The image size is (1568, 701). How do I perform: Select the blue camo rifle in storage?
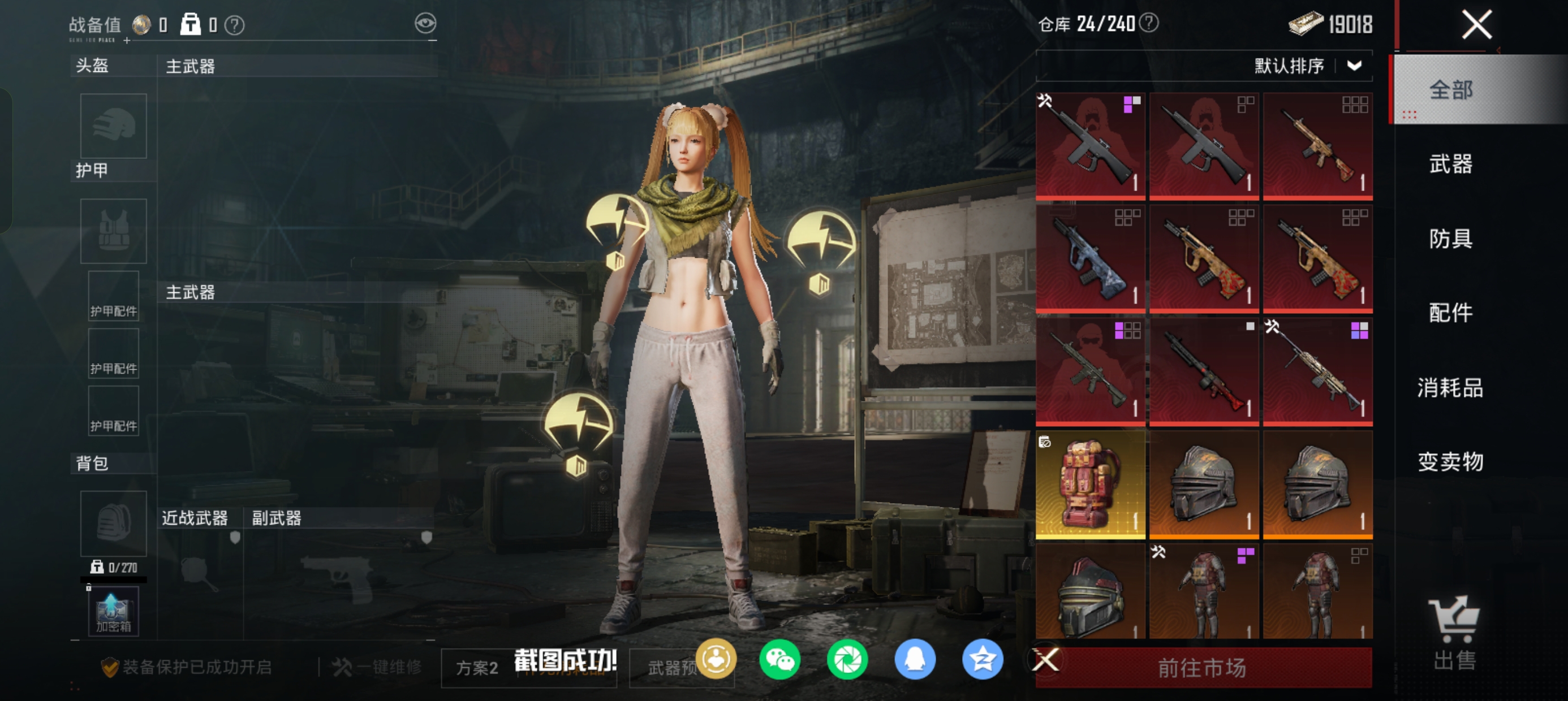pyautogui.click(x=1090, y=259)
